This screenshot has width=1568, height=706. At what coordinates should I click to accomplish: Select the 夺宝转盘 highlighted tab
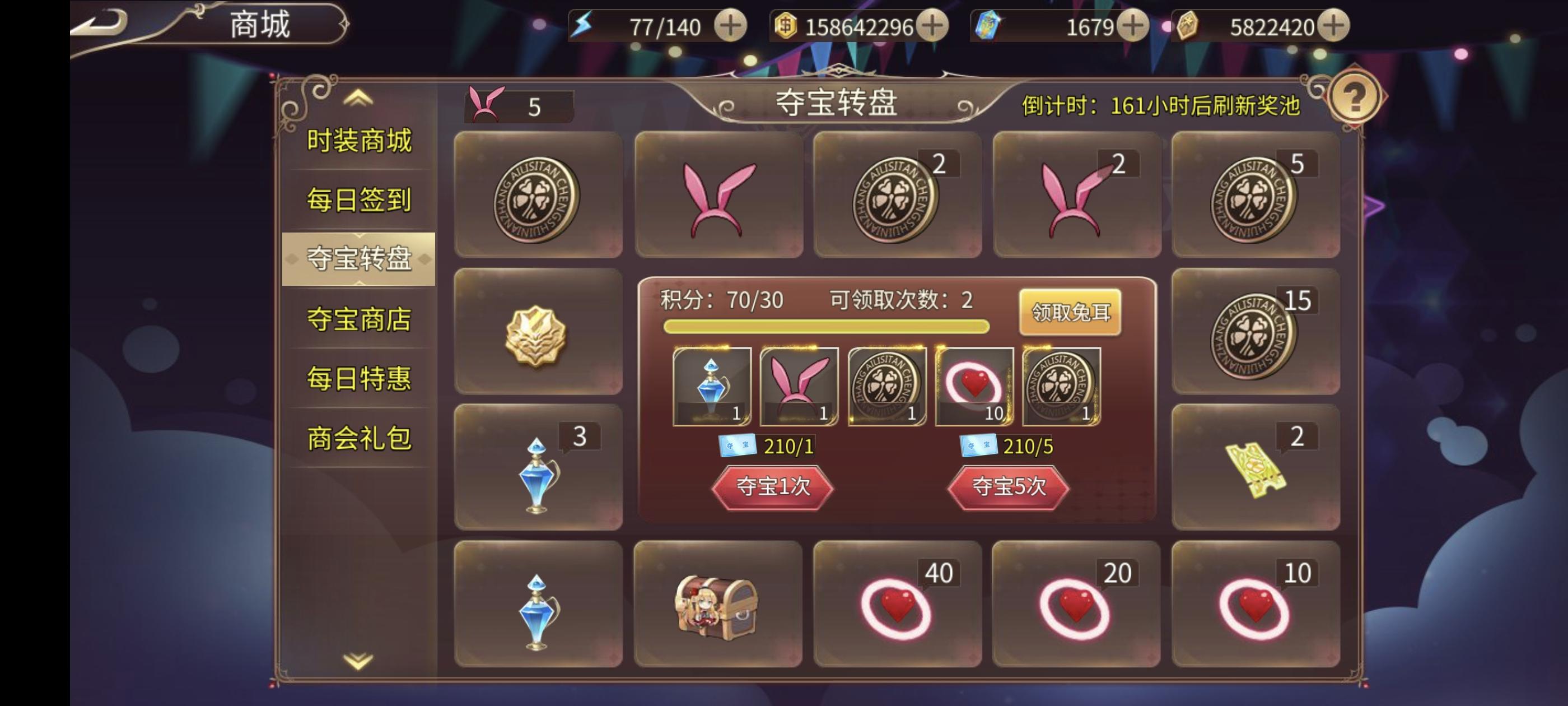coord(358,259)
